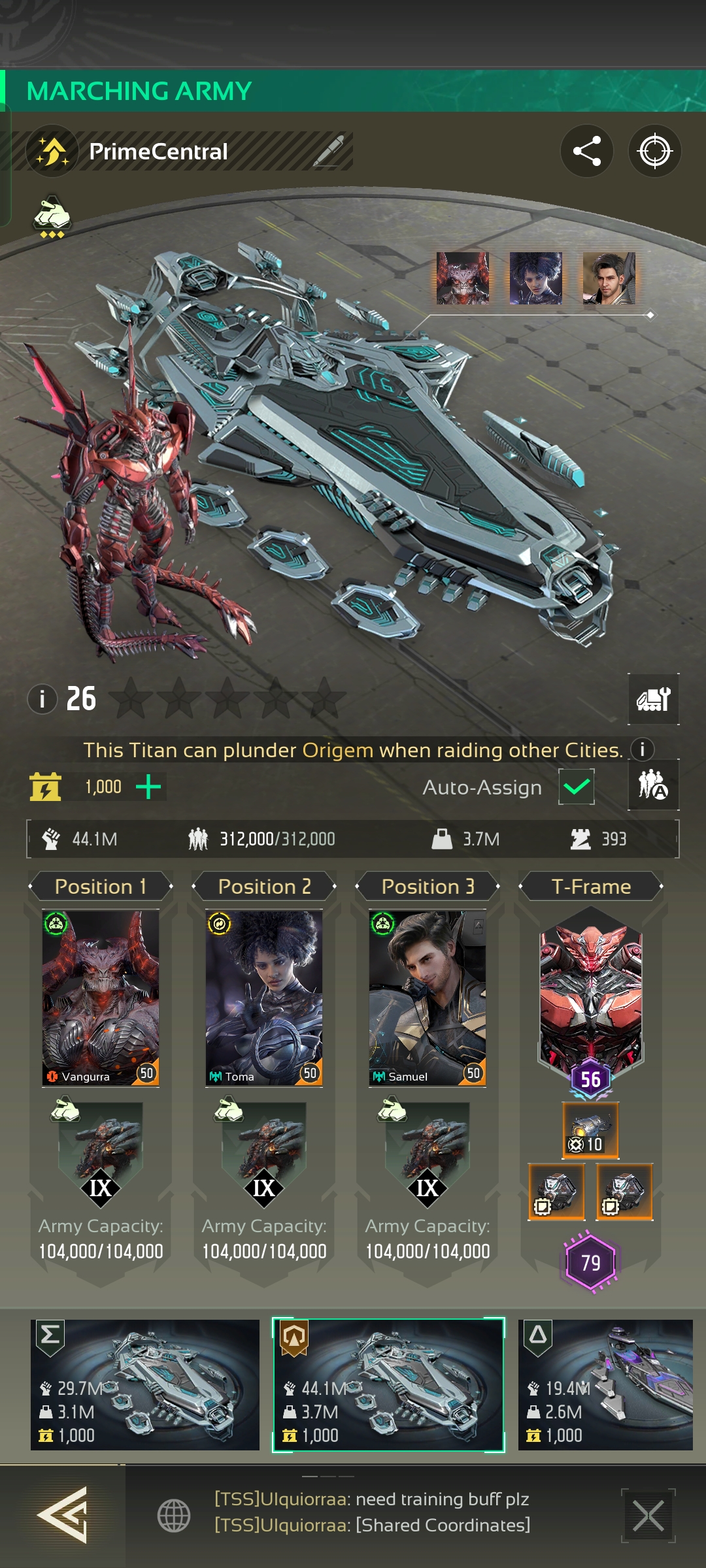Open the Origem plunder info tooltip
The image size is (706, 1568).
point(642,749)
